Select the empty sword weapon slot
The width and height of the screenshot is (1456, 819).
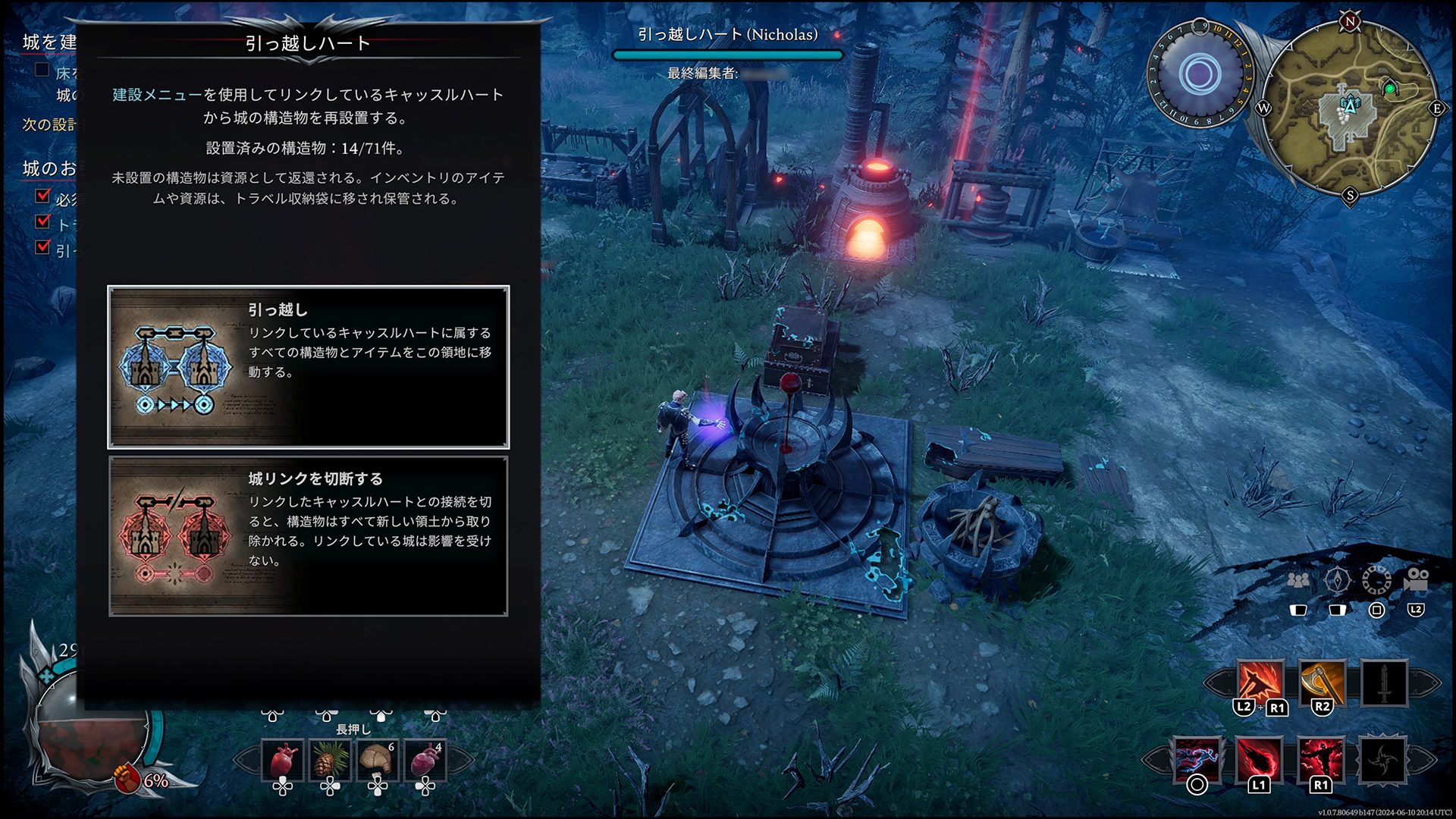1384,682
